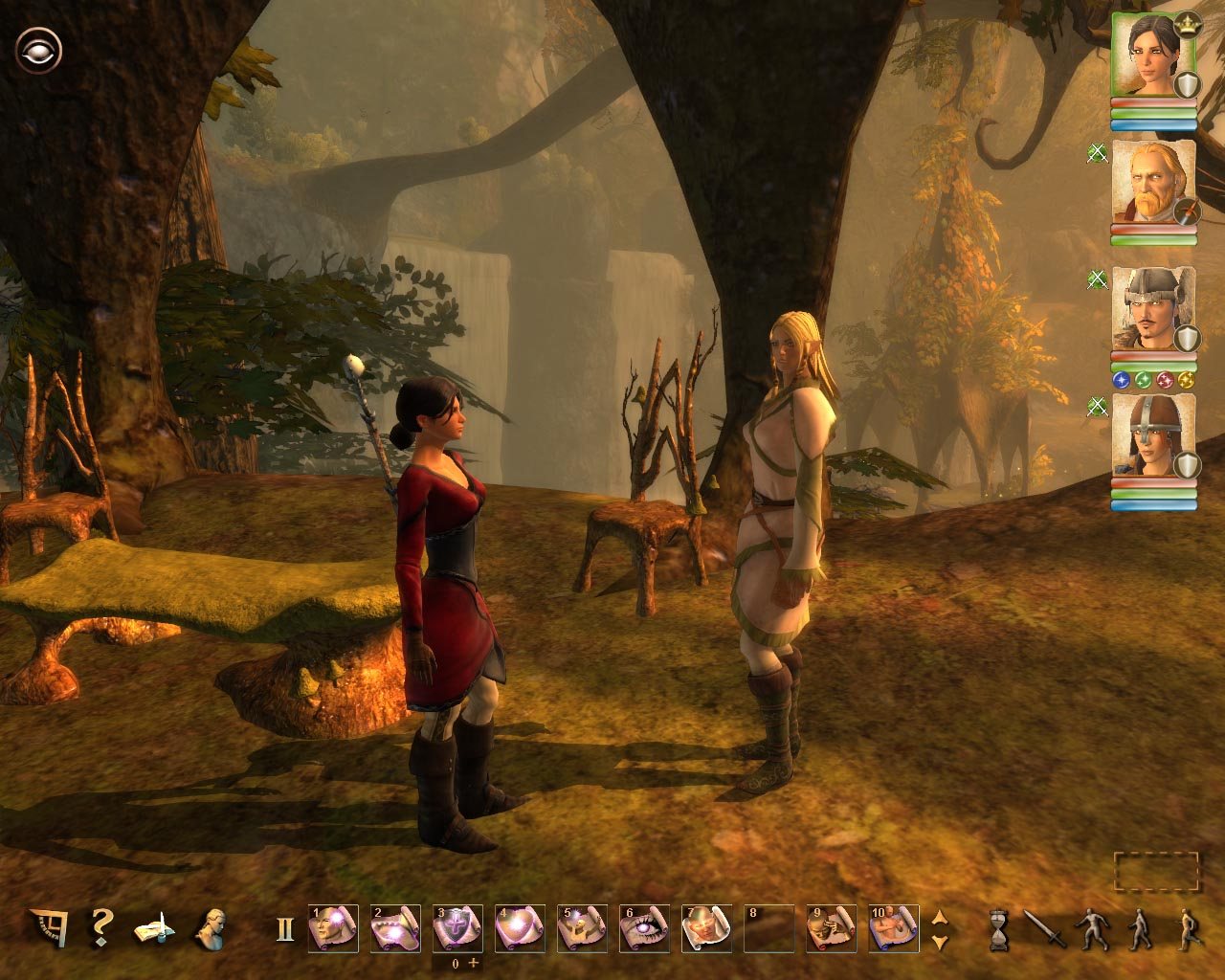Use the glowing heart spell in slot 4
Screen dimensions: 1225x980
(x=520, y=928)
